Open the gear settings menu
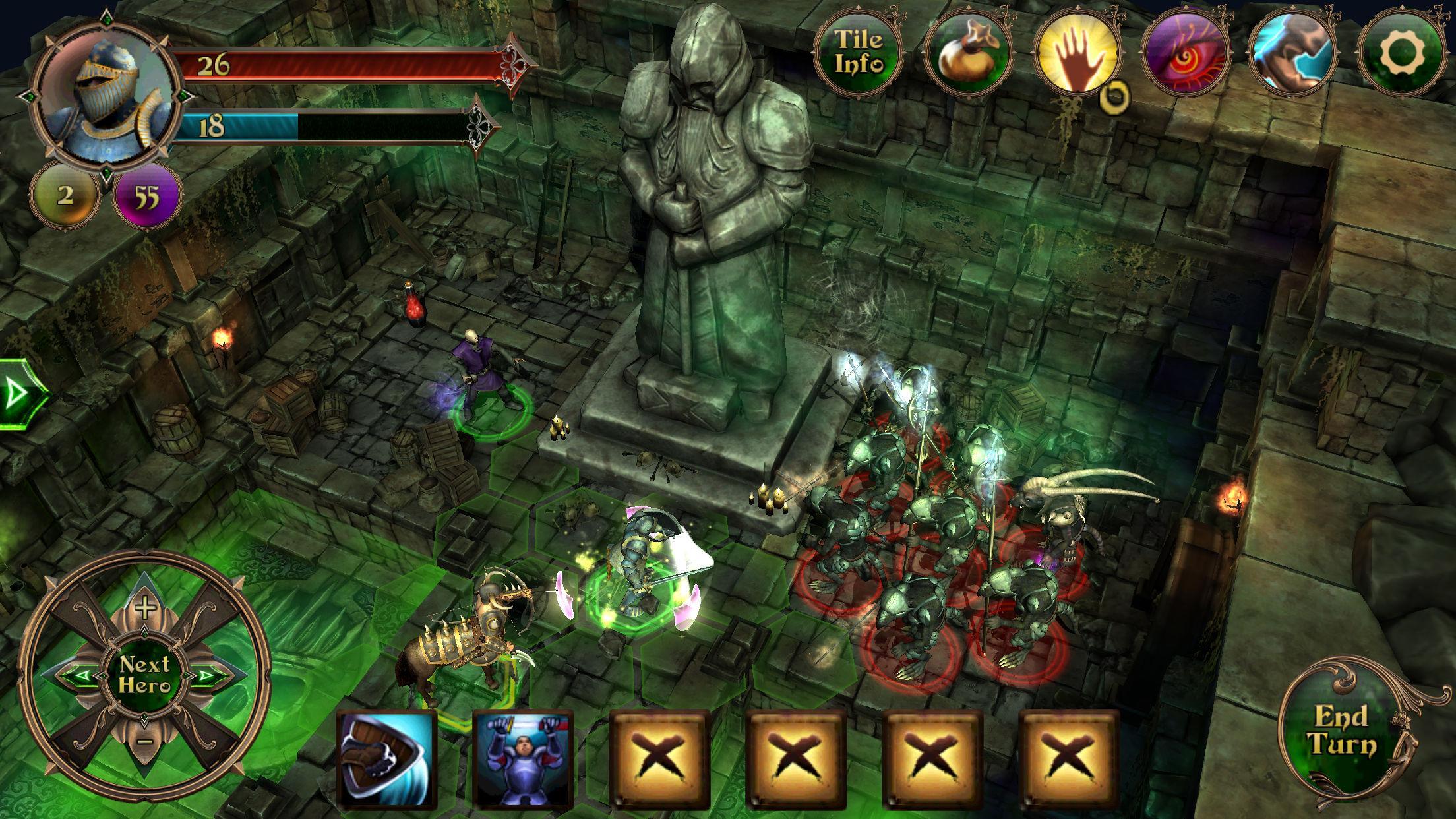 tap(1401, 53)
